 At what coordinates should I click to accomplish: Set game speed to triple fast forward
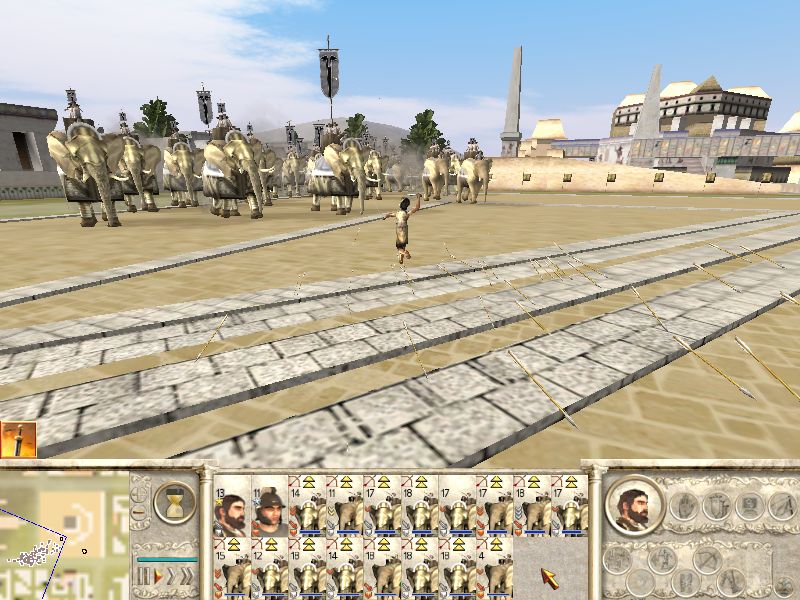[x=188, y=577]
